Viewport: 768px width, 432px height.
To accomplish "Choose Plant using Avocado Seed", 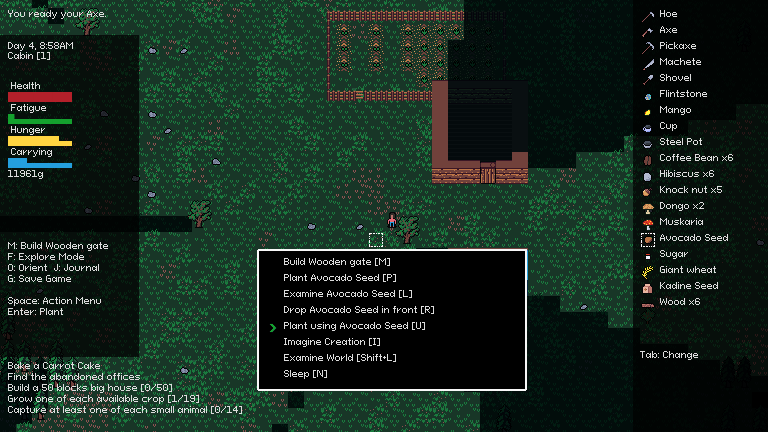I will [354, 326].
